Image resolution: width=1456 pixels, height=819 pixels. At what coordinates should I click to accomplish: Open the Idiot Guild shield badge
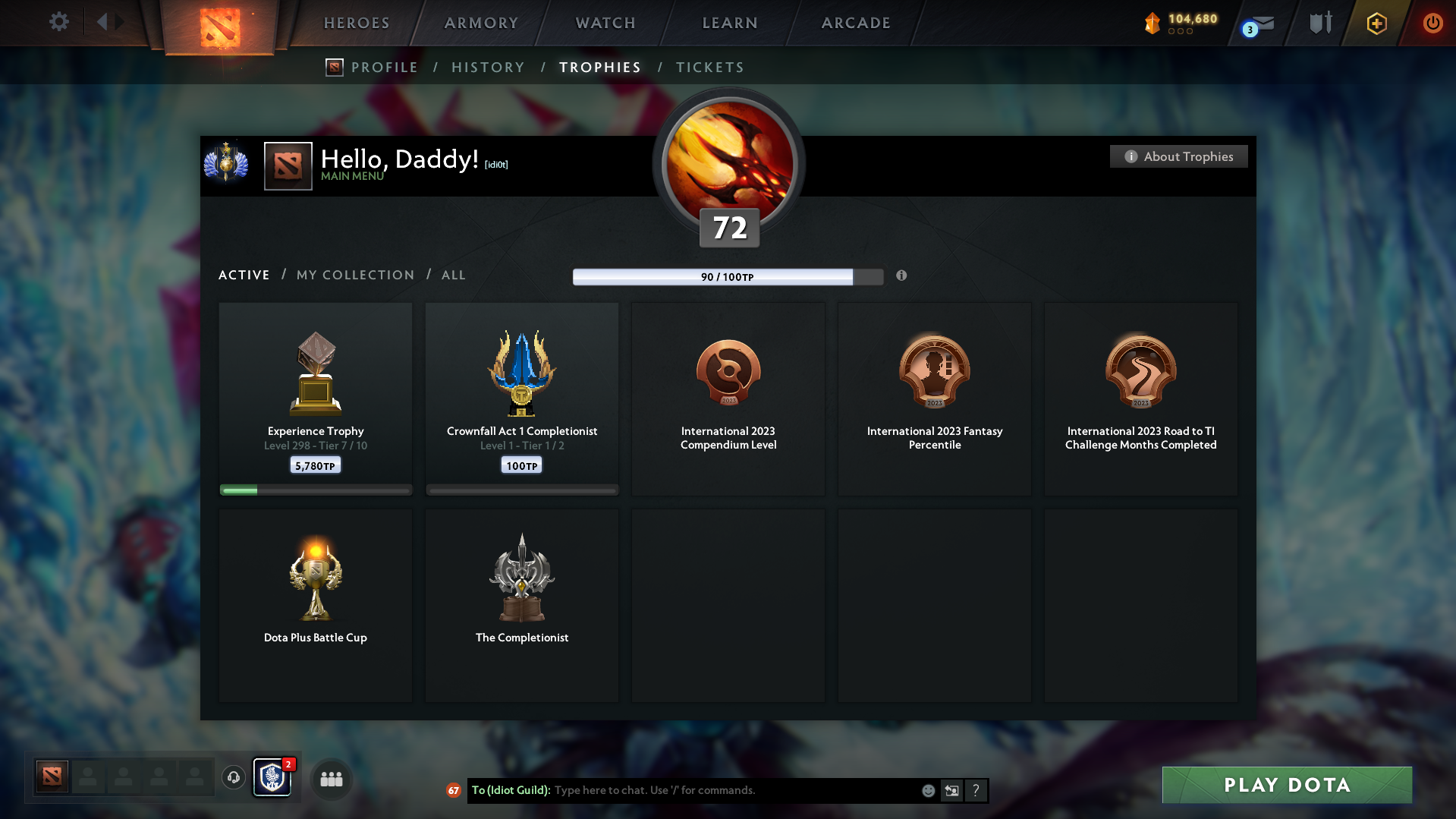(272, 776)
